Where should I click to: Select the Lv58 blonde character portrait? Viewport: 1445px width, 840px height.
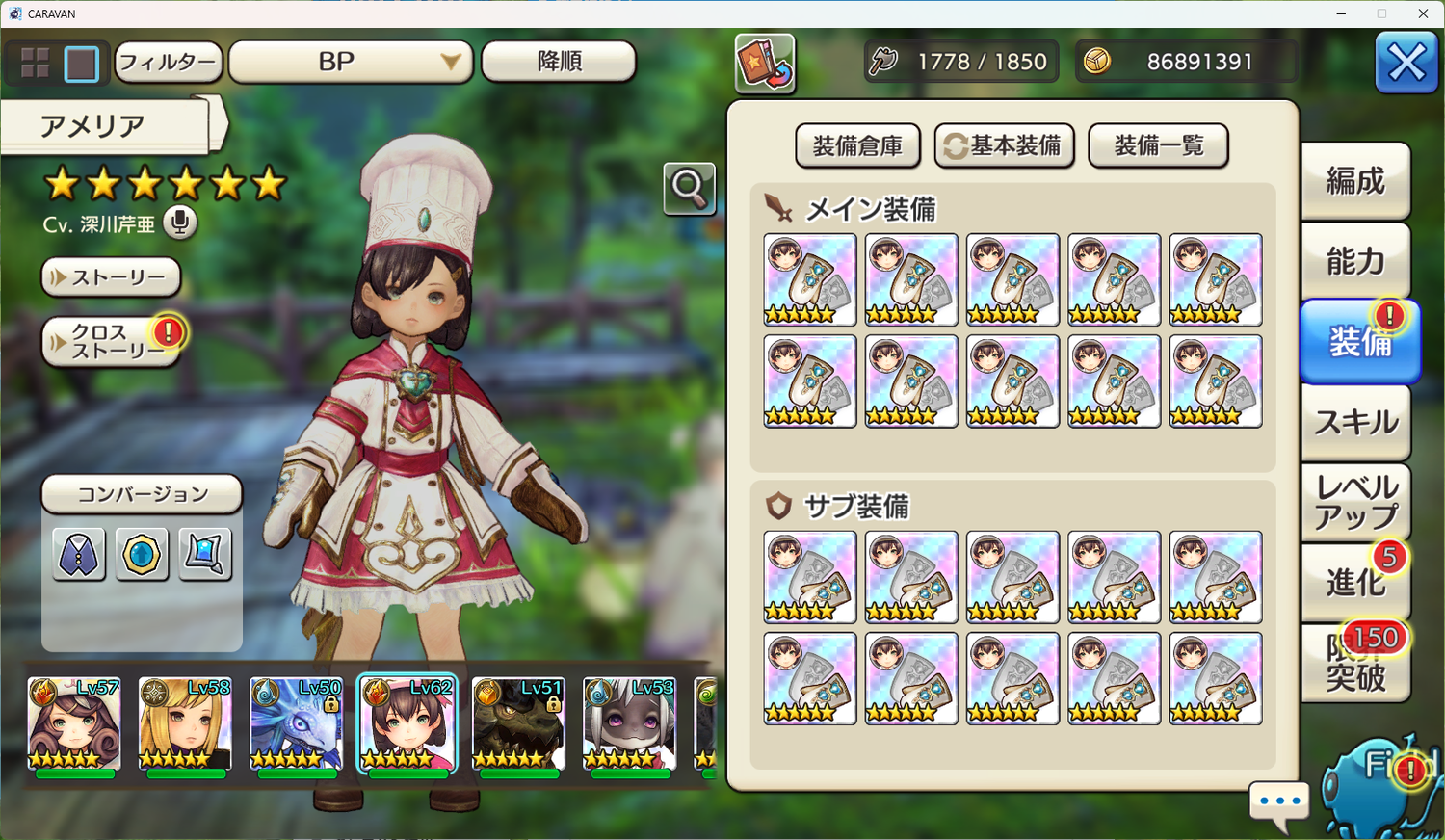185,724
